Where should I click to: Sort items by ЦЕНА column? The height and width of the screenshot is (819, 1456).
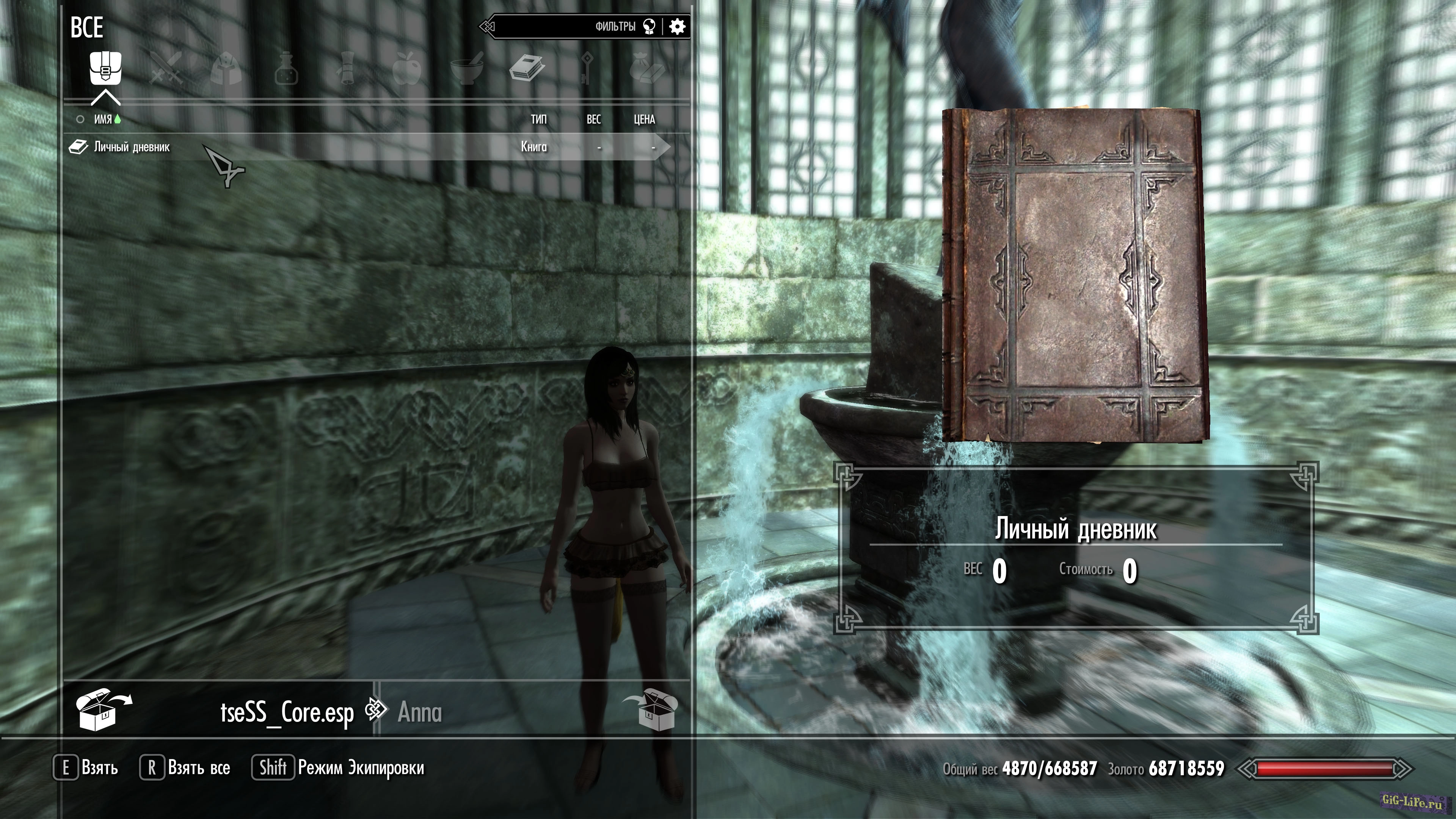(x=644, y=119)
